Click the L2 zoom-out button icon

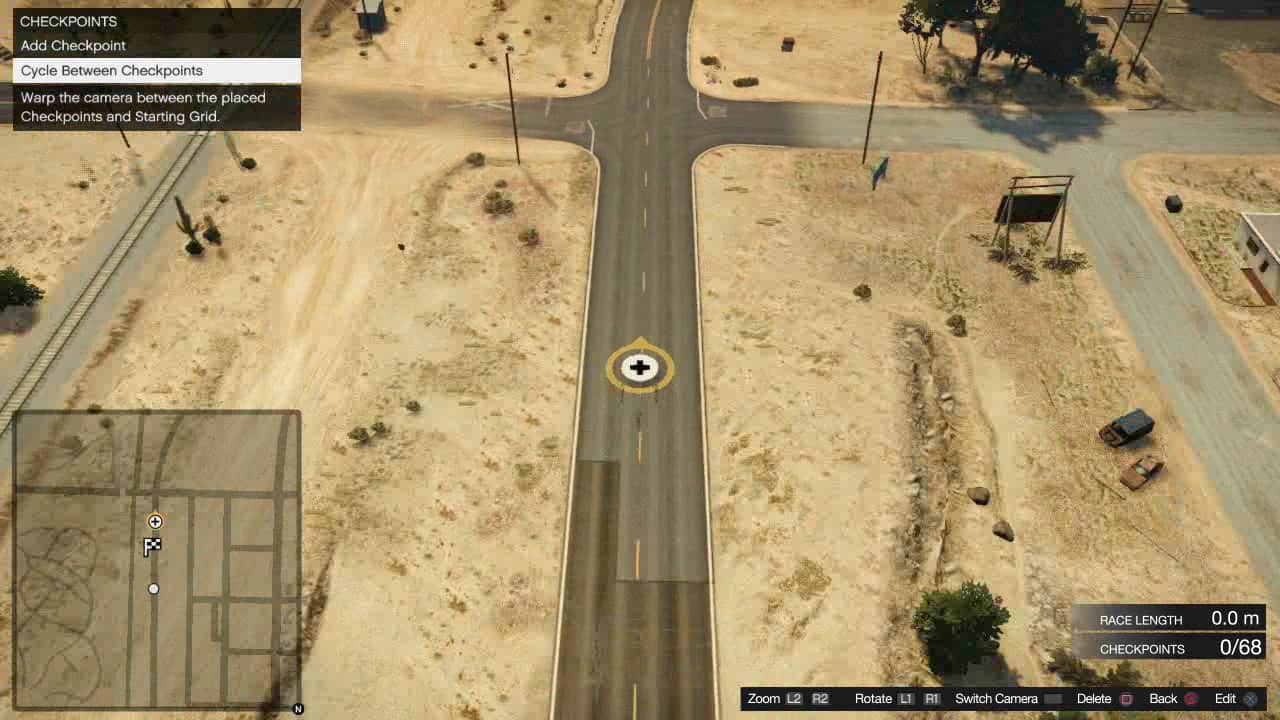795,698
